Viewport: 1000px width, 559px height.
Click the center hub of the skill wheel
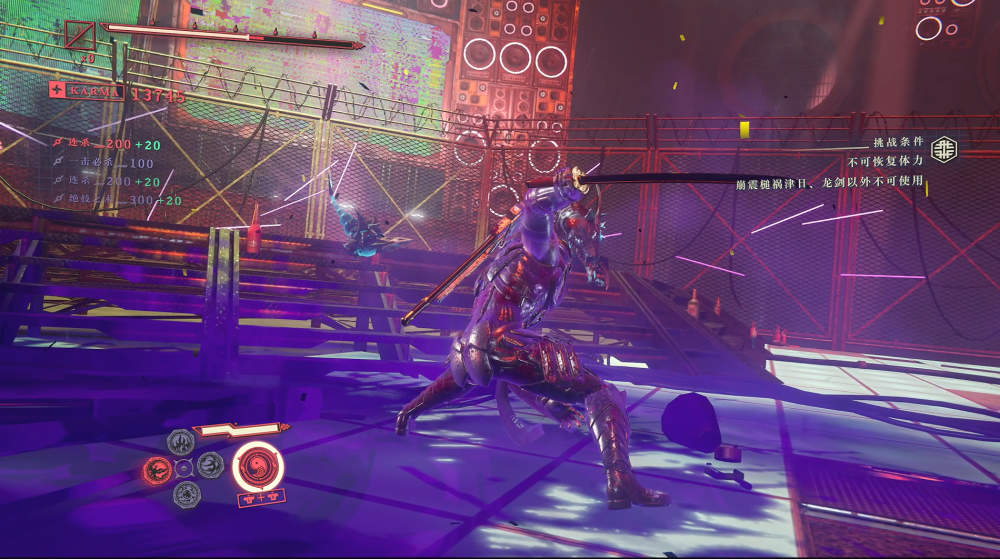tap(184, 467)
